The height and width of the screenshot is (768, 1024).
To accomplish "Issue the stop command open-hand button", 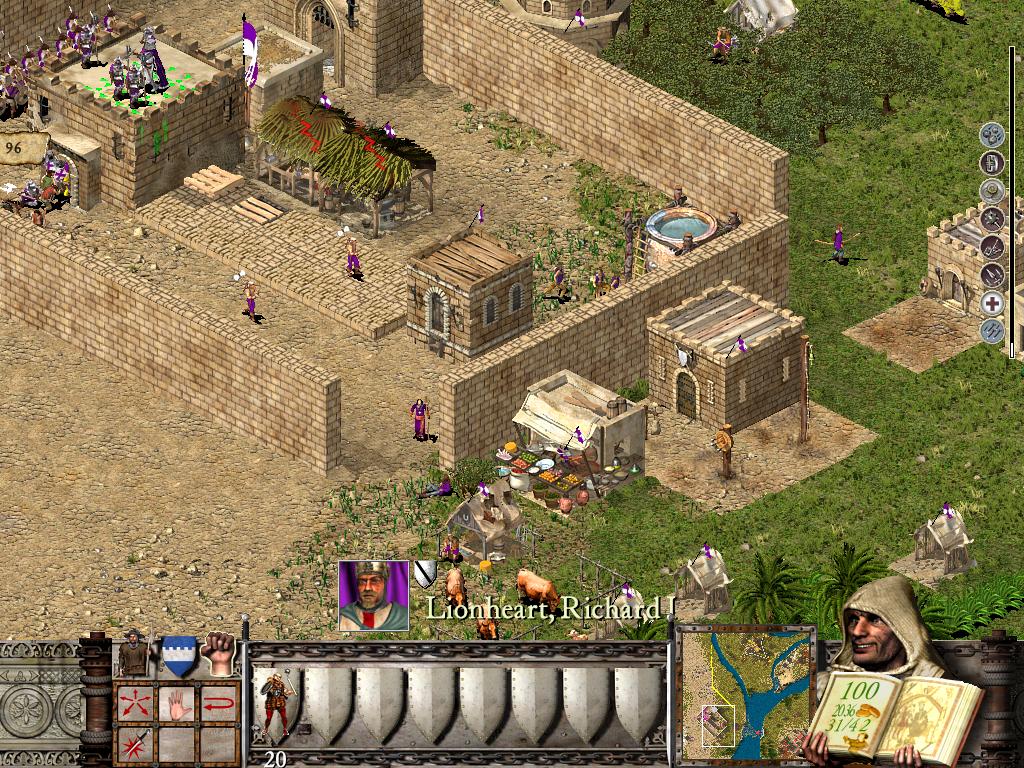I will [177, 703].
